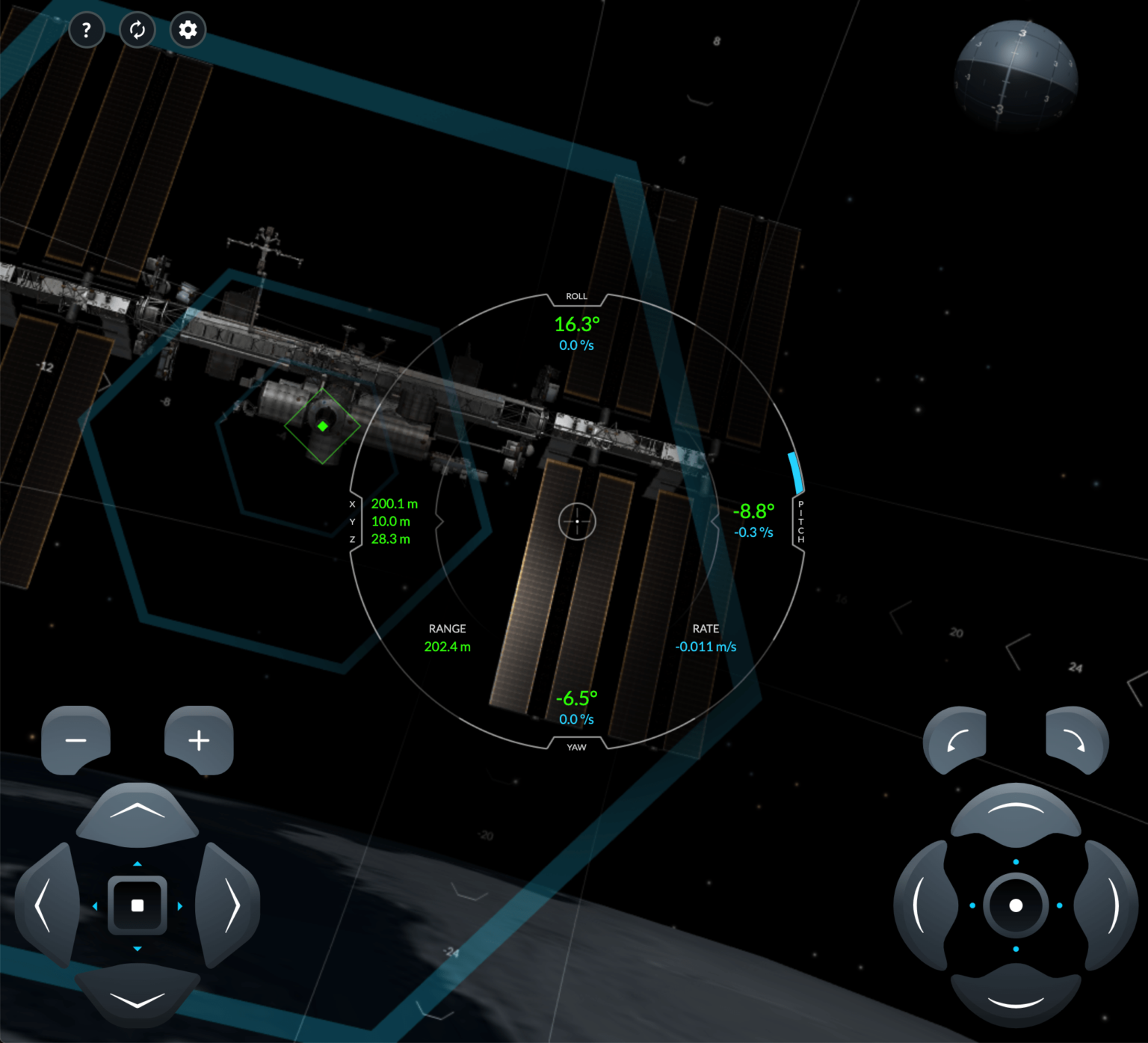Roll the spacecraft counterclockwise

pos(955,739)
